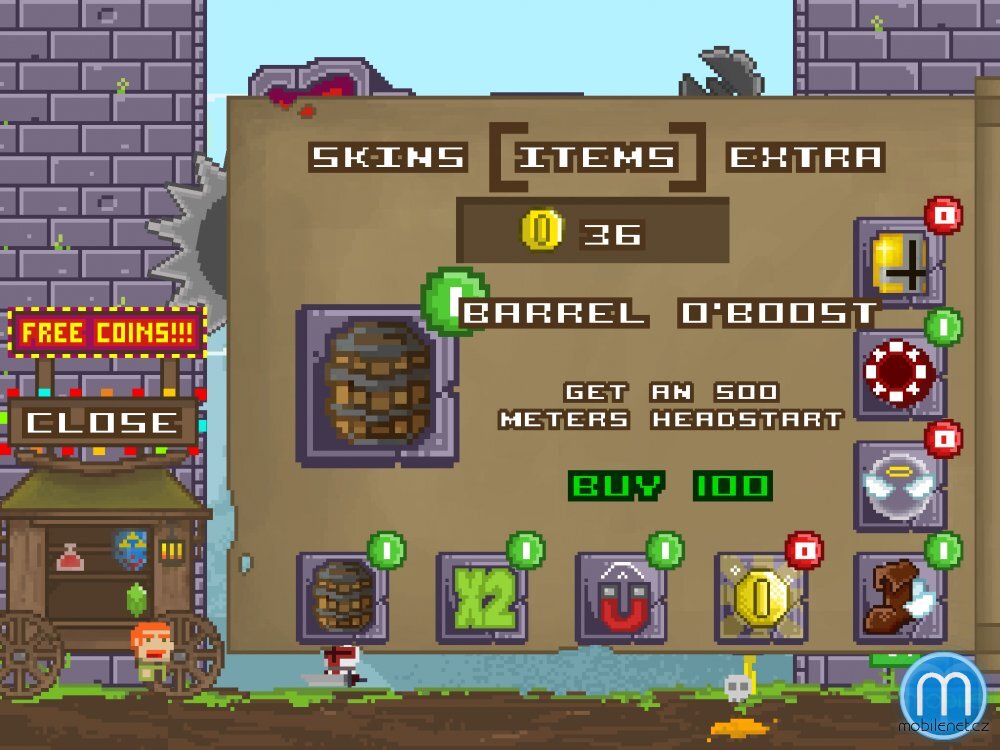Select the small barrel item slot
The image size is (1000, 750).
(x=343, y=597)
